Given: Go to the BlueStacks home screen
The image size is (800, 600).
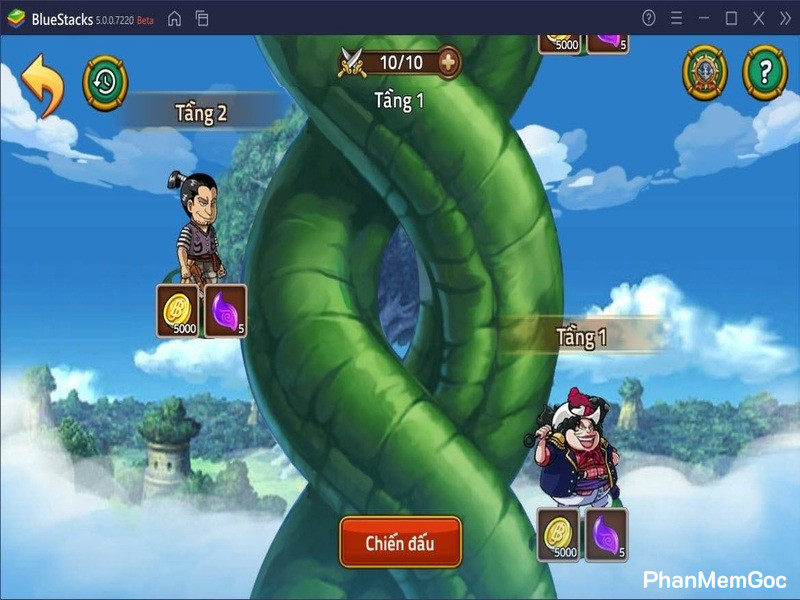Looking at the screenshot, I should [174, 18].
